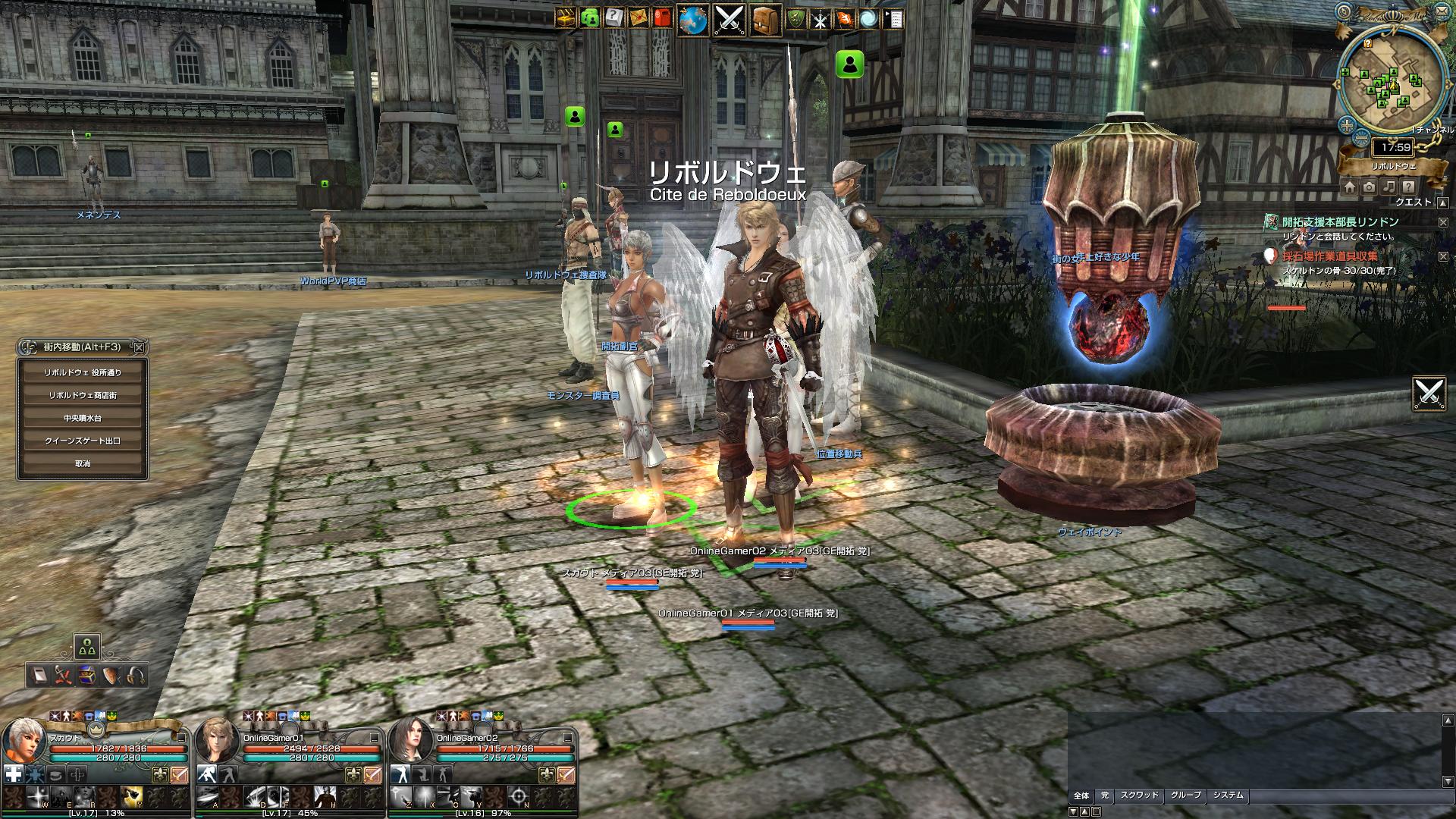Activate OnlineGamer02's crosshair skill on N
Image resolution: width=1456 pixels, height=819 pixels.
(x=518, y=796)
